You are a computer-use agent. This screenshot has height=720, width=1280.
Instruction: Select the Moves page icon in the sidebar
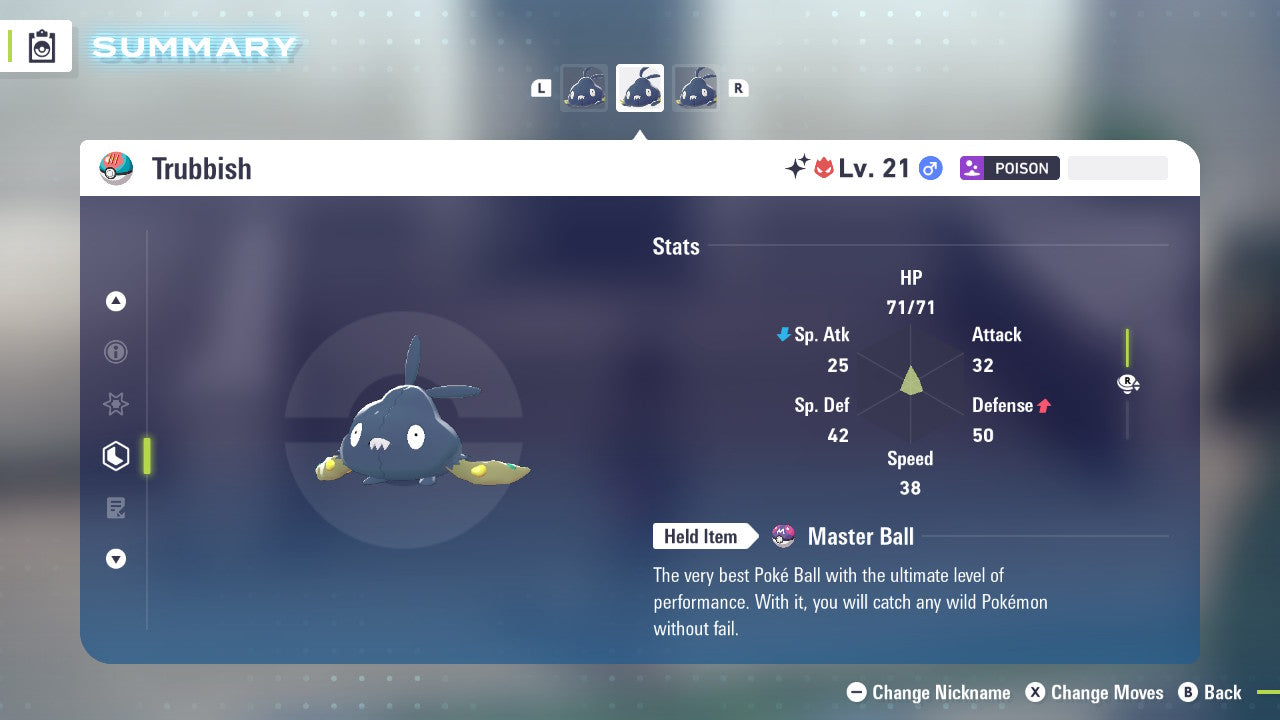tap(116, 508)
